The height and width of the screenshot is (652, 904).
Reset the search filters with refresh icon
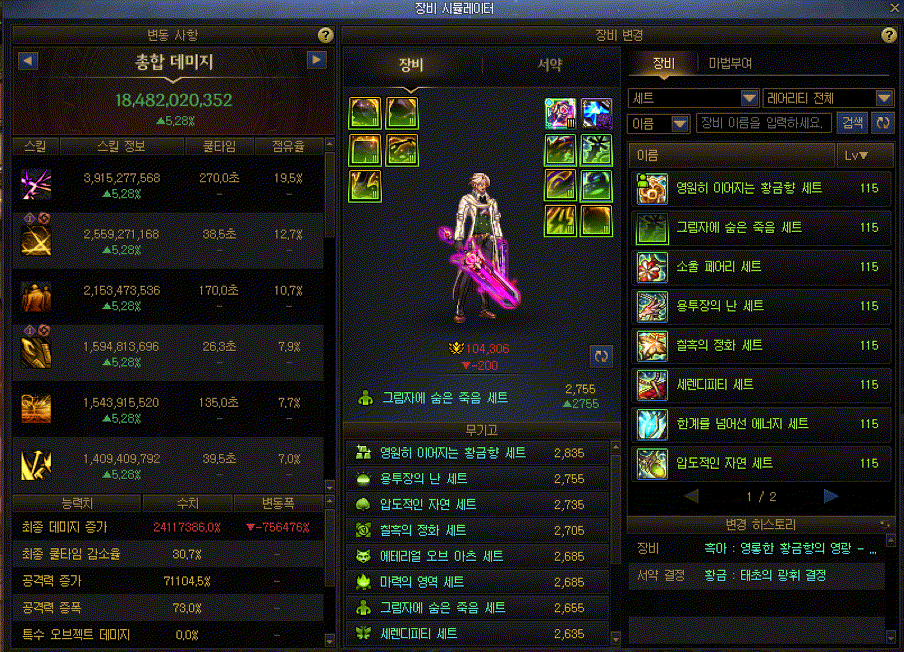(x=882, y=123)
